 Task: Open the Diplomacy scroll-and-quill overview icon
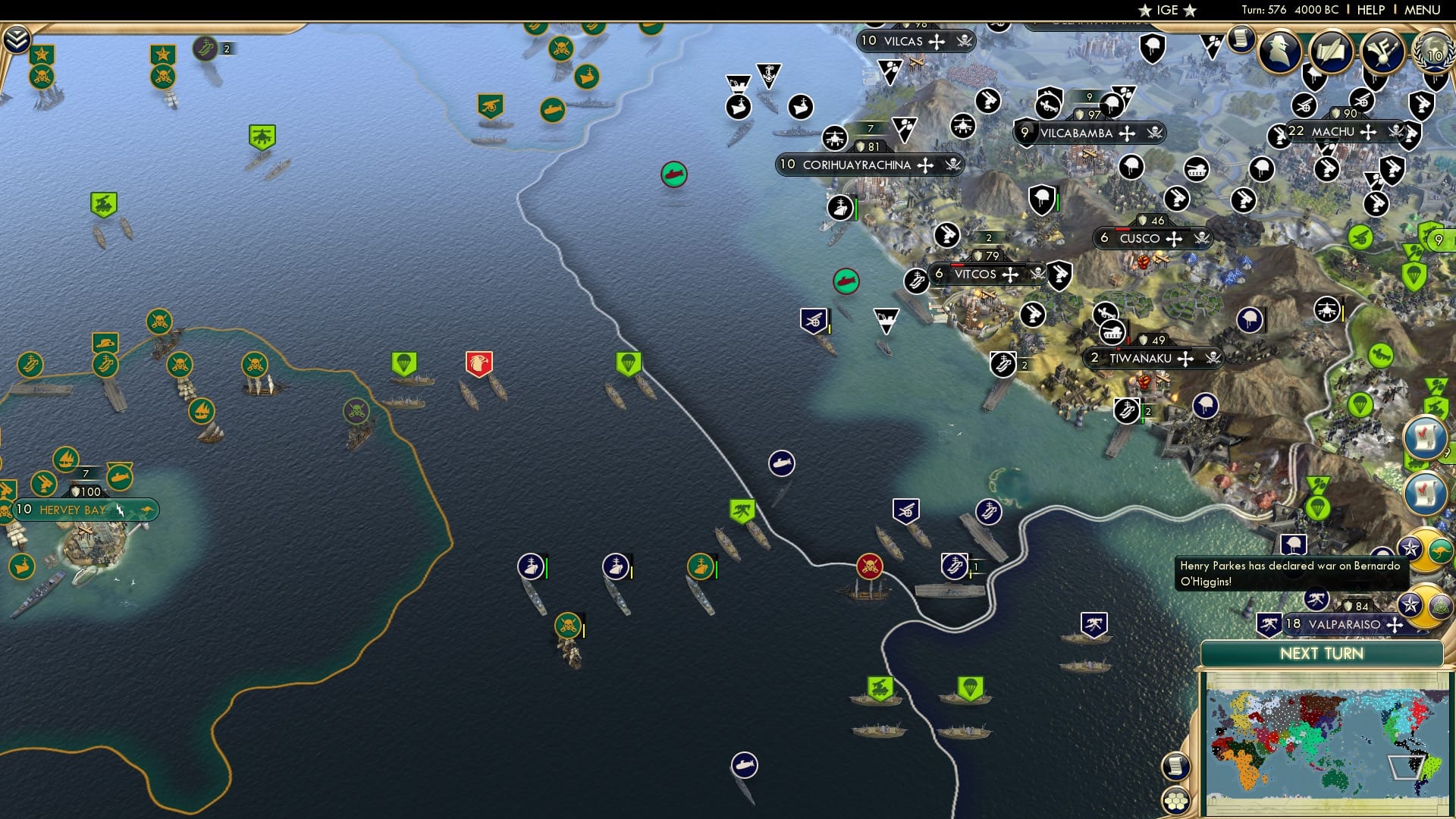tap(1331, 51)
